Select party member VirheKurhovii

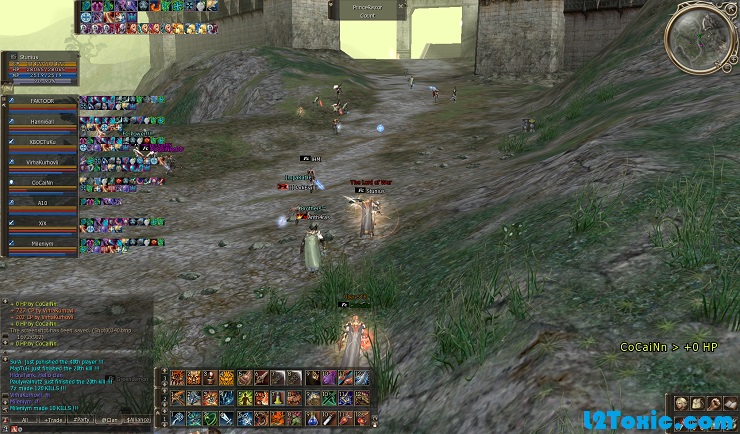click(x=42, y=162)
